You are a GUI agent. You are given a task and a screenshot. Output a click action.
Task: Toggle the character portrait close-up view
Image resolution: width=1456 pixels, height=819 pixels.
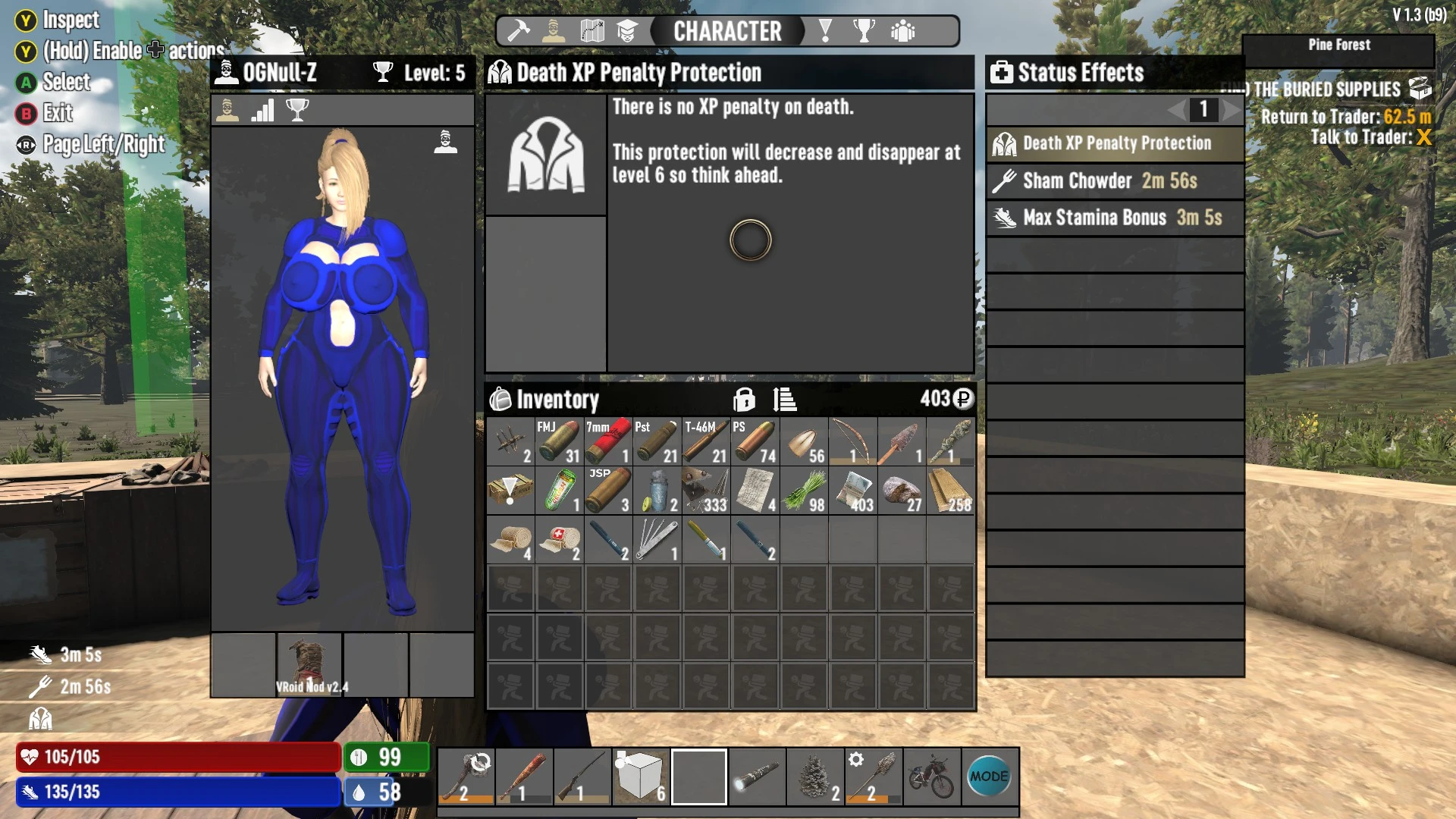(x=444, y=143)
